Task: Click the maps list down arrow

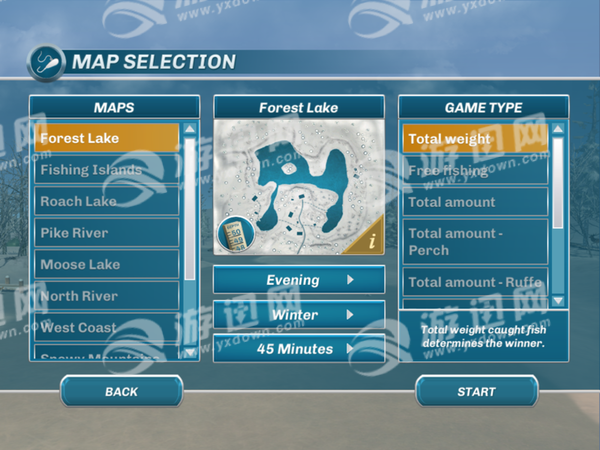Action: [x=190, y=352]
